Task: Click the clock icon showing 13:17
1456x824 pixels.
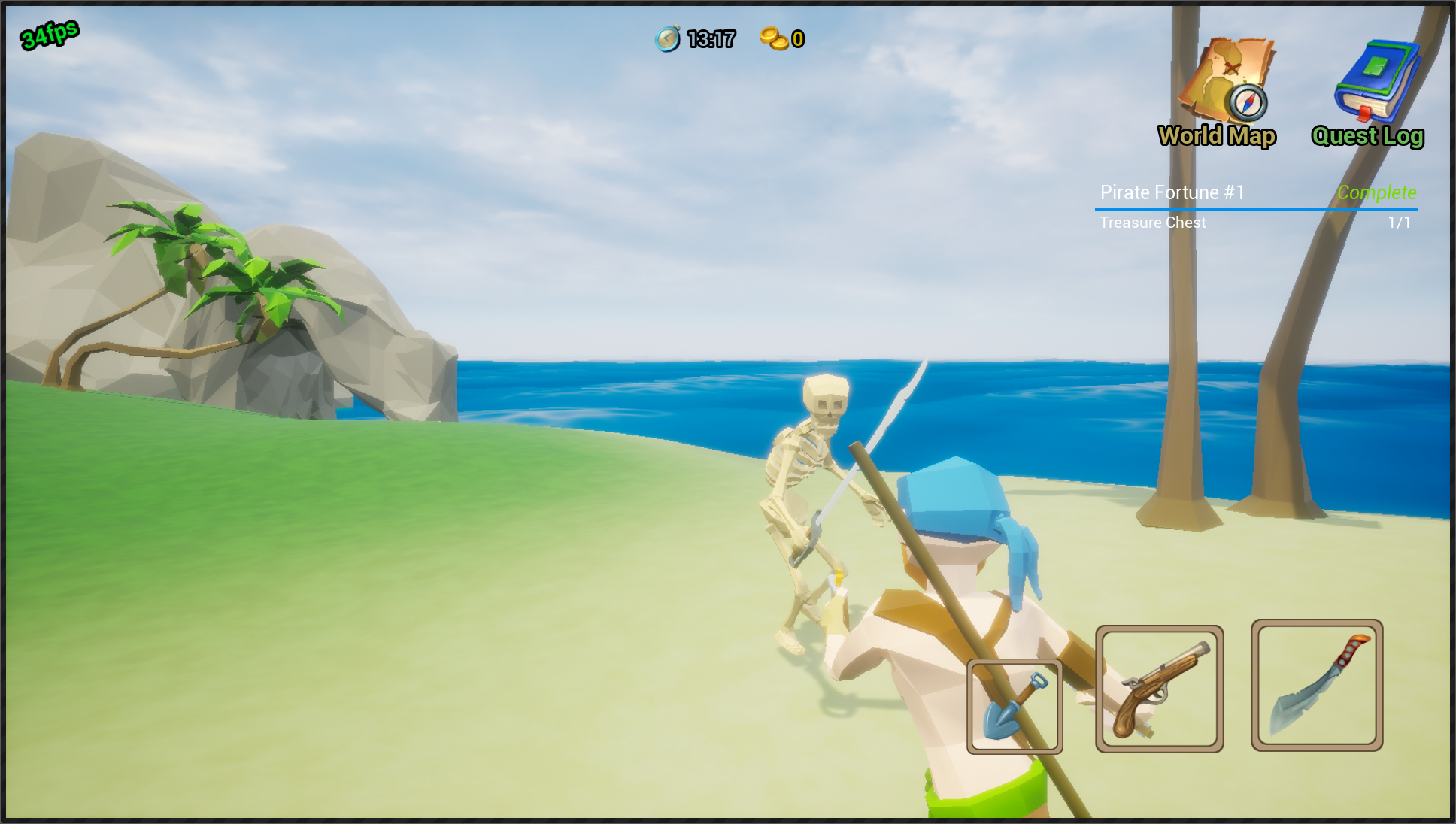Action: tap(668, 36)
